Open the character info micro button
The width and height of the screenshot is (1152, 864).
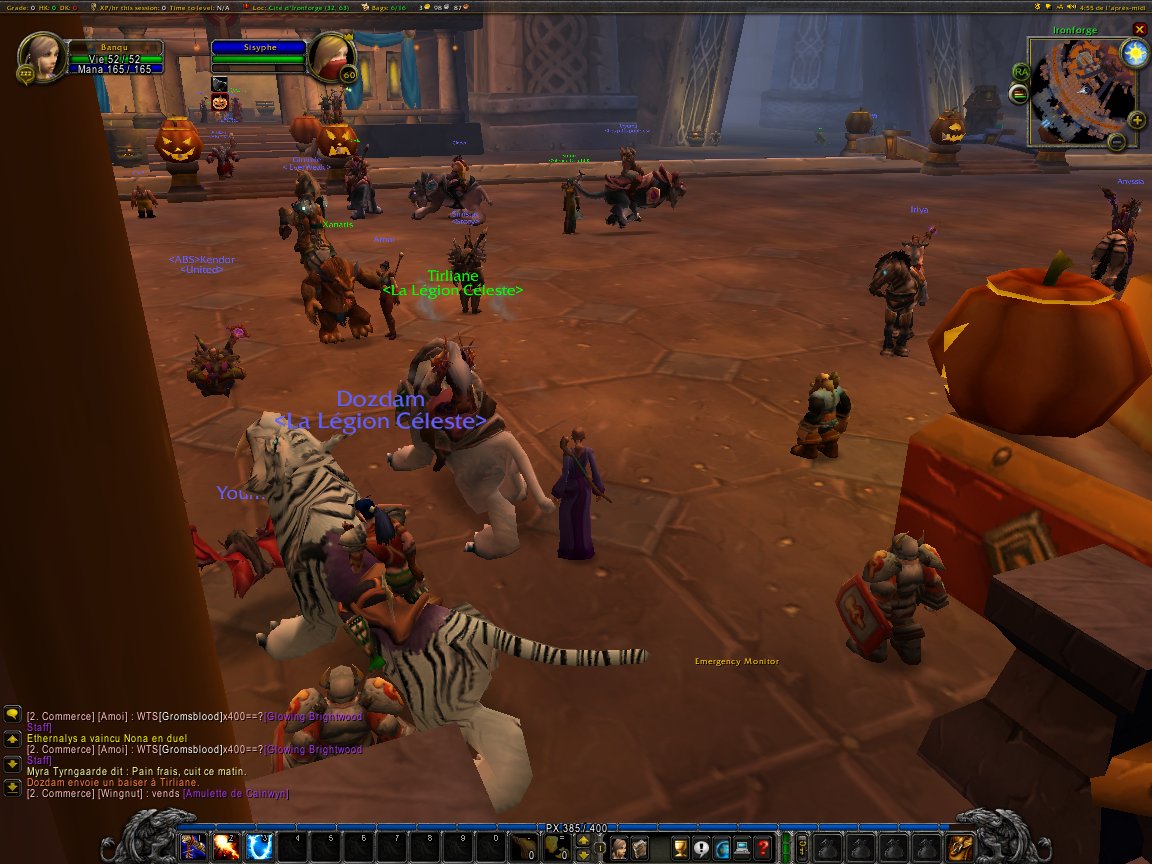pyautogui.click(x=620, y=848)
